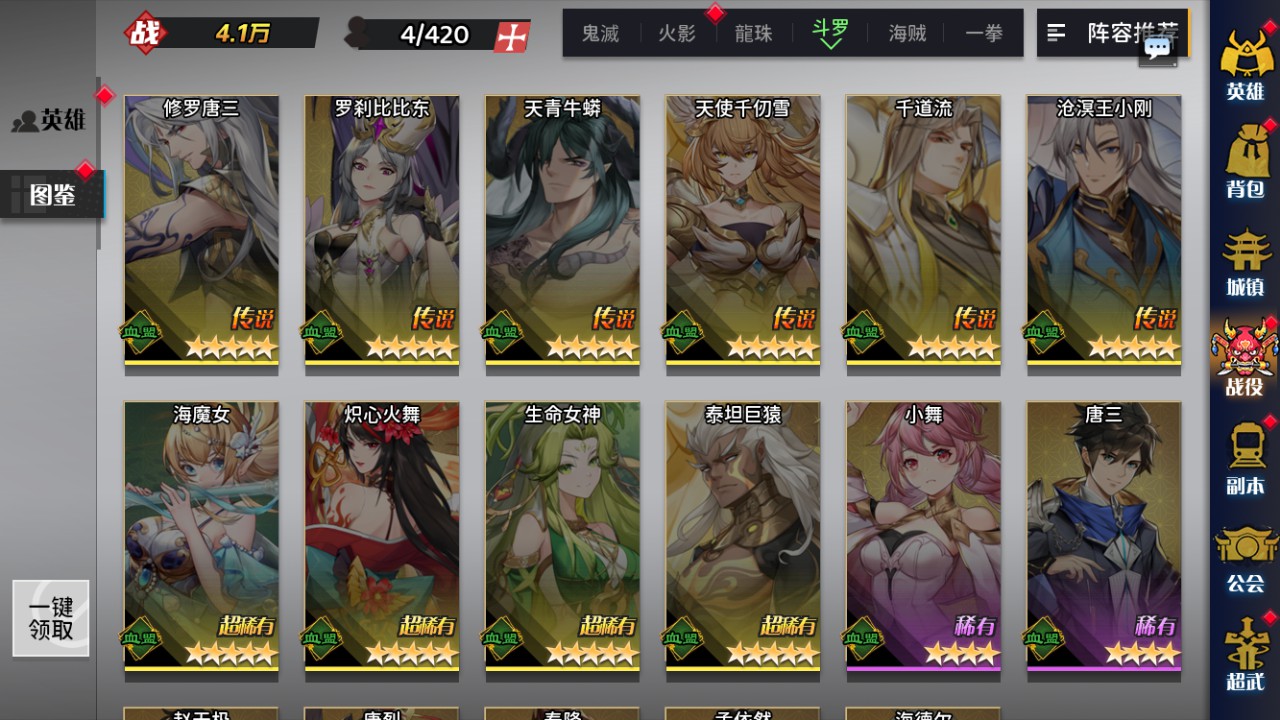Open the 超武 (Super Weapon) icon
Image resolution: width=1280 pixels, height=720 pixels.
coord(1245,650)
